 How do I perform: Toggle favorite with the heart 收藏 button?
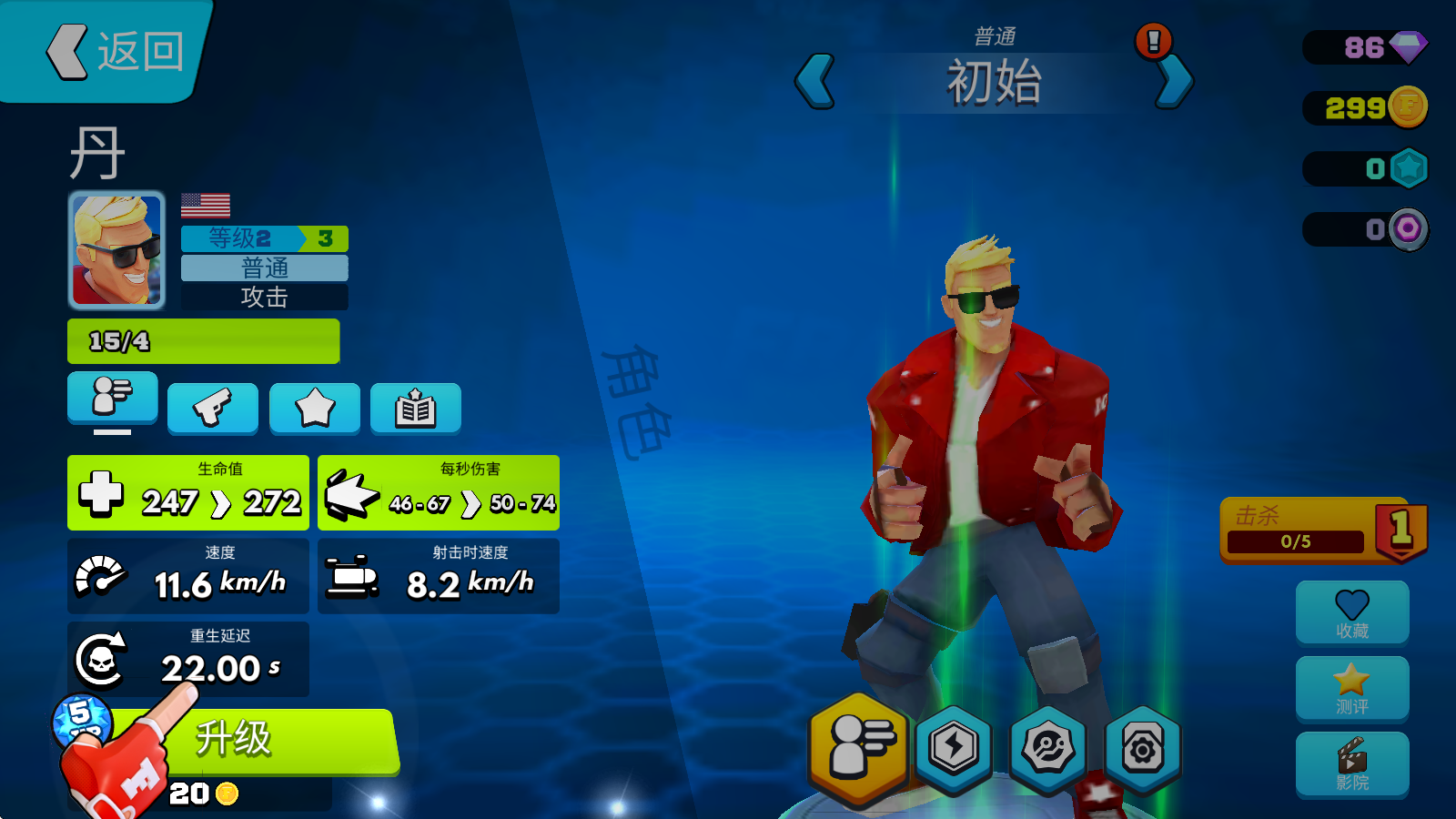tap(1352, 612)
